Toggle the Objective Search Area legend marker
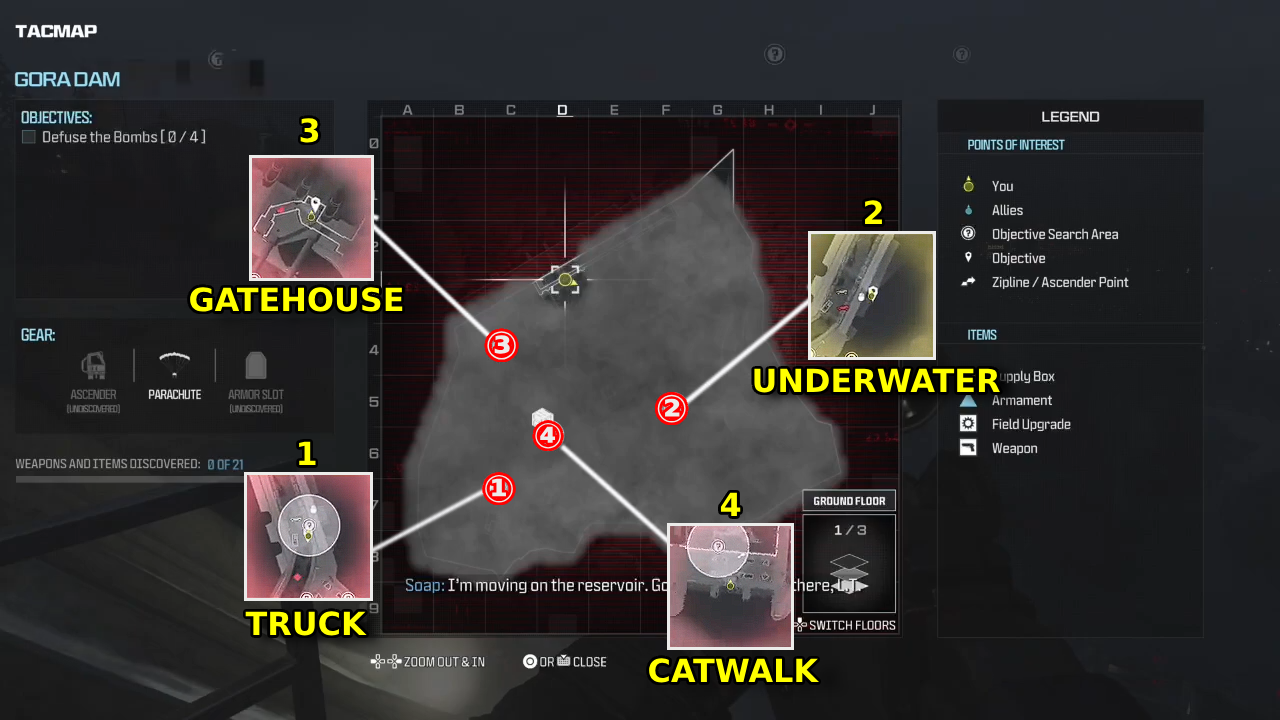This screenshot has width=1280, height=720. pos(966,234)
